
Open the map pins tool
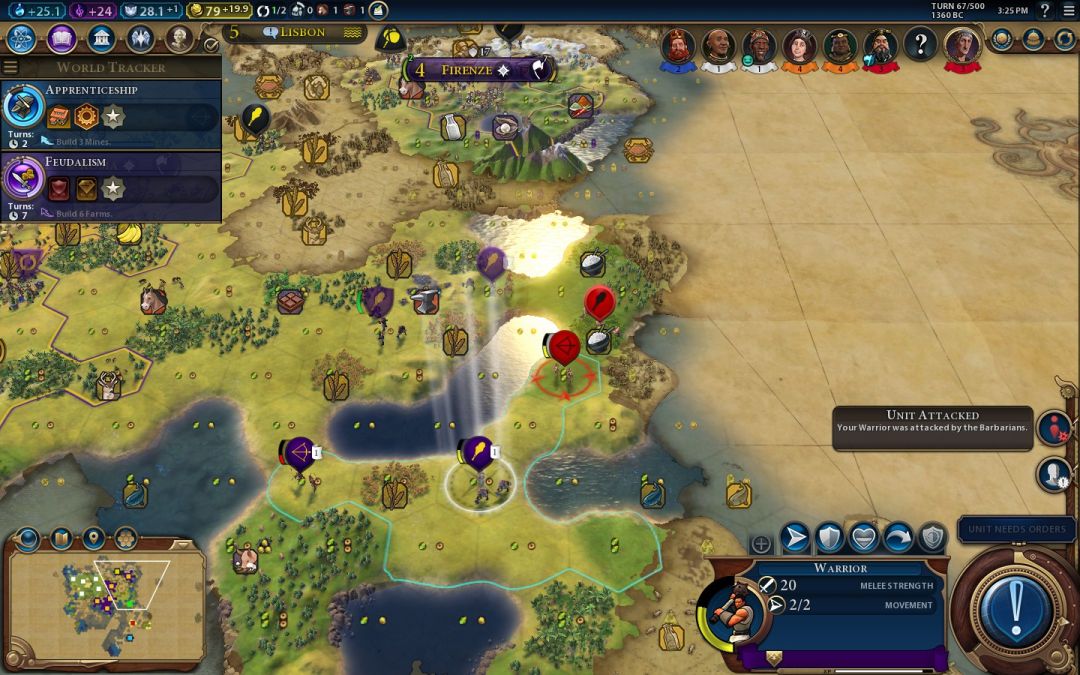click(x=93, y=539)
